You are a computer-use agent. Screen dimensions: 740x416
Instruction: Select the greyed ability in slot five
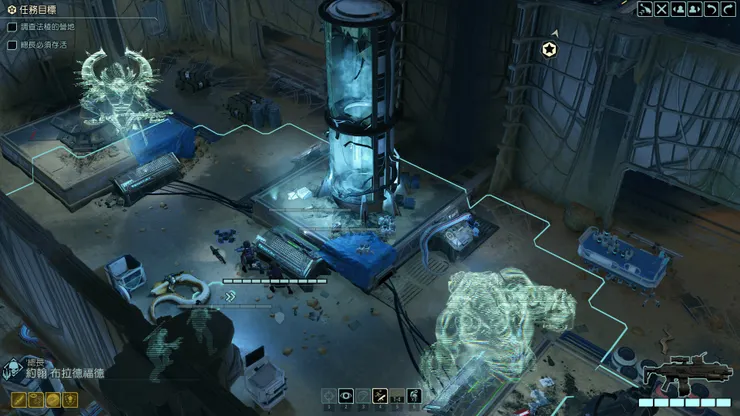(396, 396)
